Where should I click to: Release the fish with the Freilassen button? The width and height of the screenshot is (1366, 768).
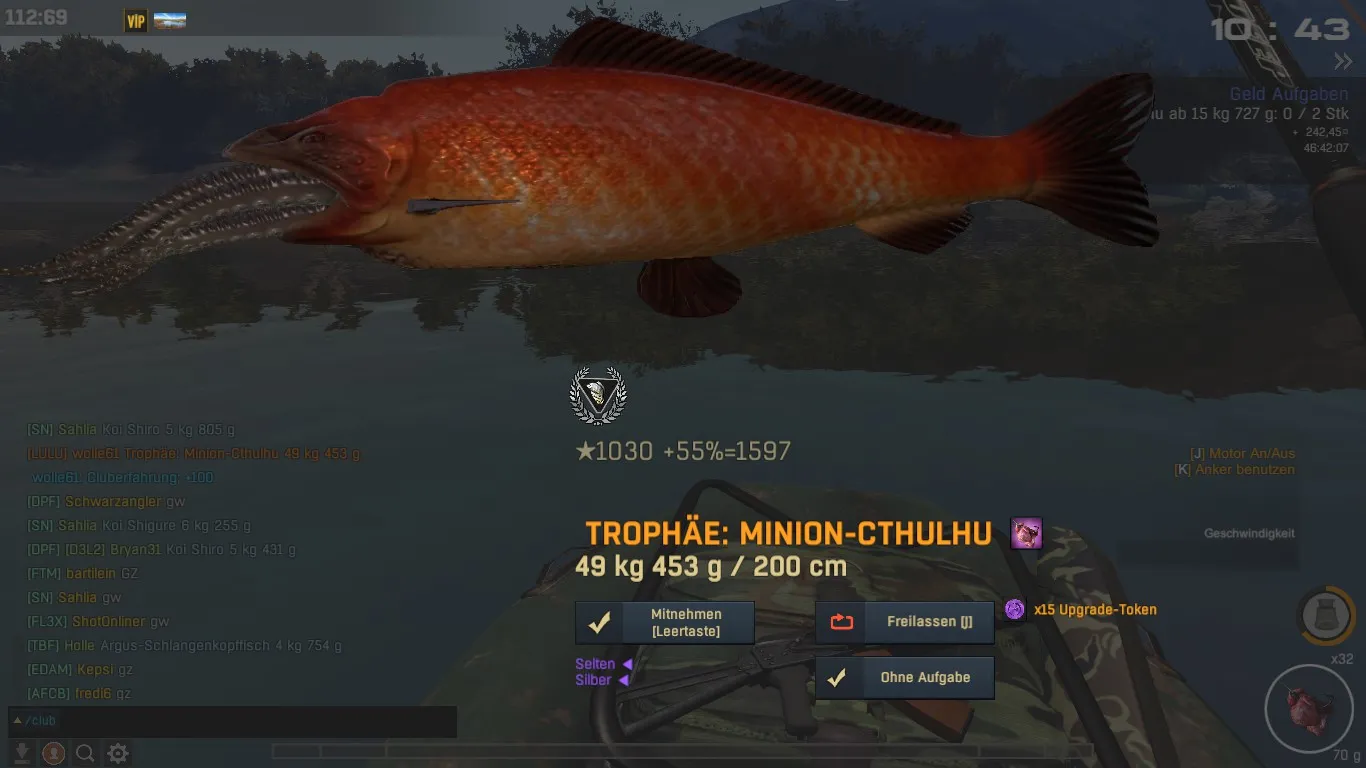pyautogui.click(x=905, y=622)
